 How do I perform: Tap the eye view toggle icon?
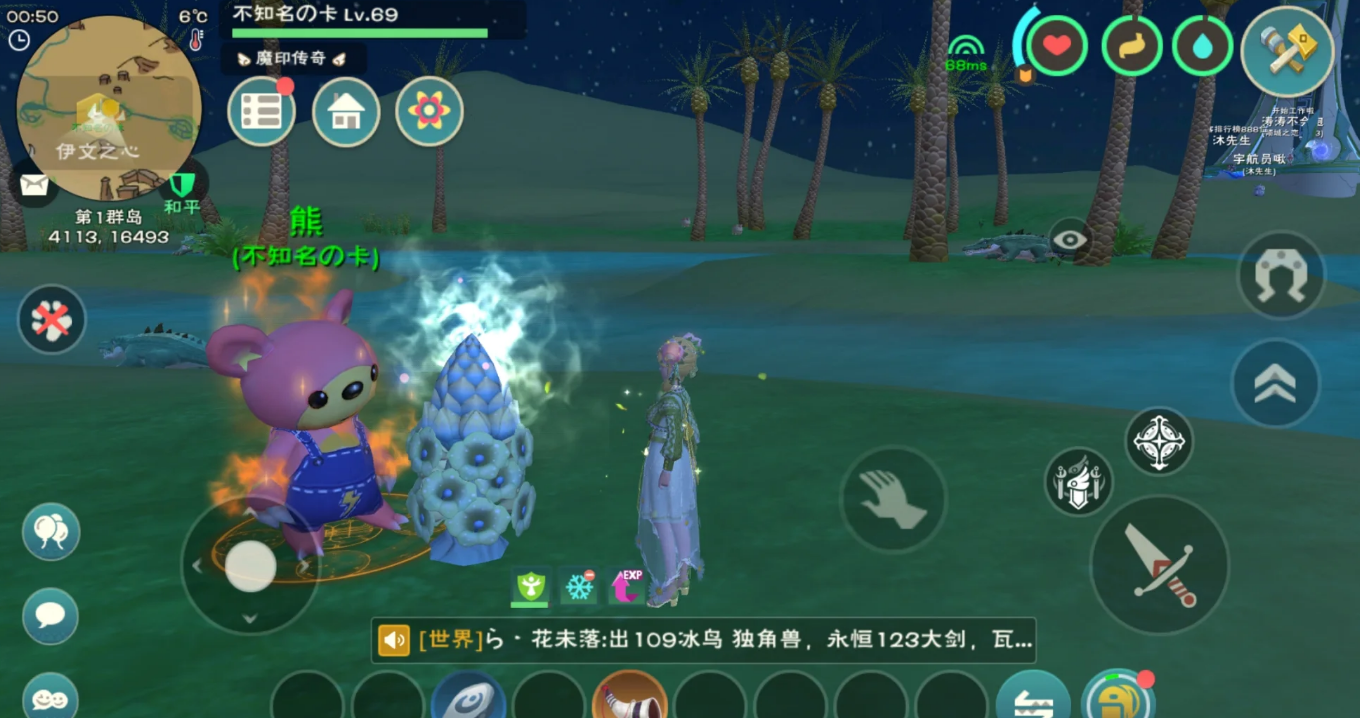tap(1070, 240)
